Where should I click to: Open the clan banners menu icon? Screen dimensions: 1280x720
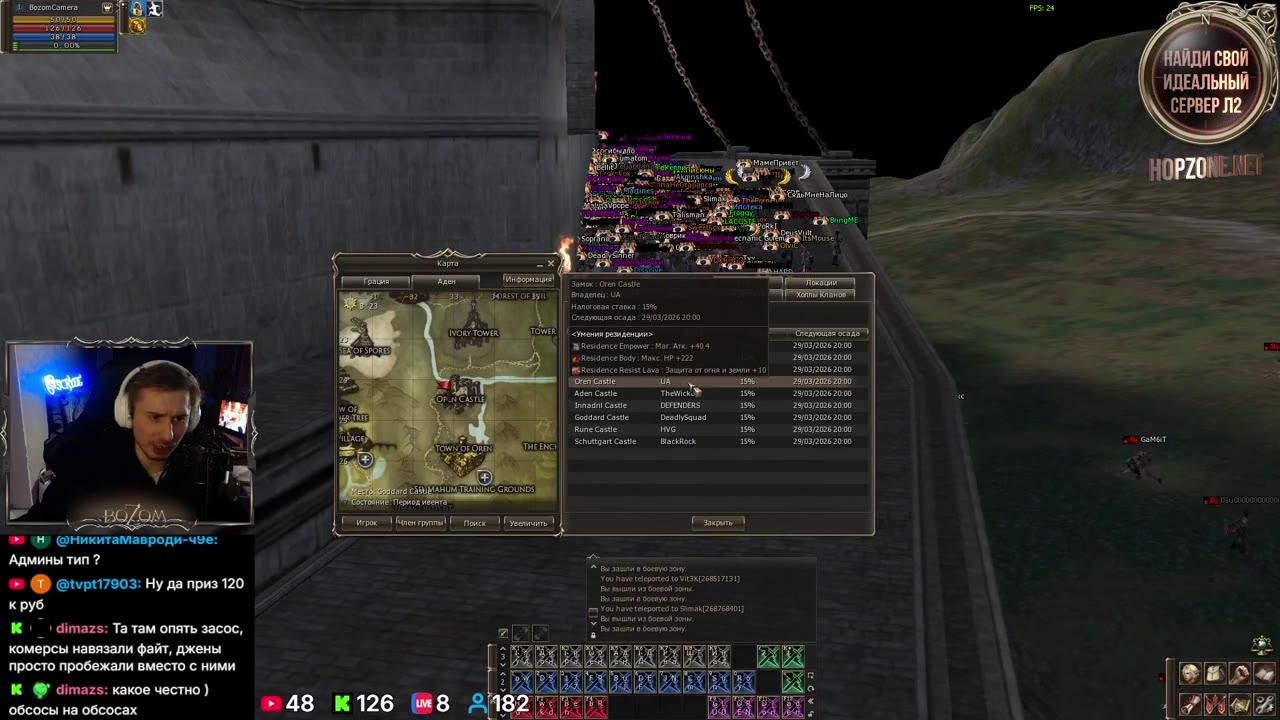coord(1215,704)
